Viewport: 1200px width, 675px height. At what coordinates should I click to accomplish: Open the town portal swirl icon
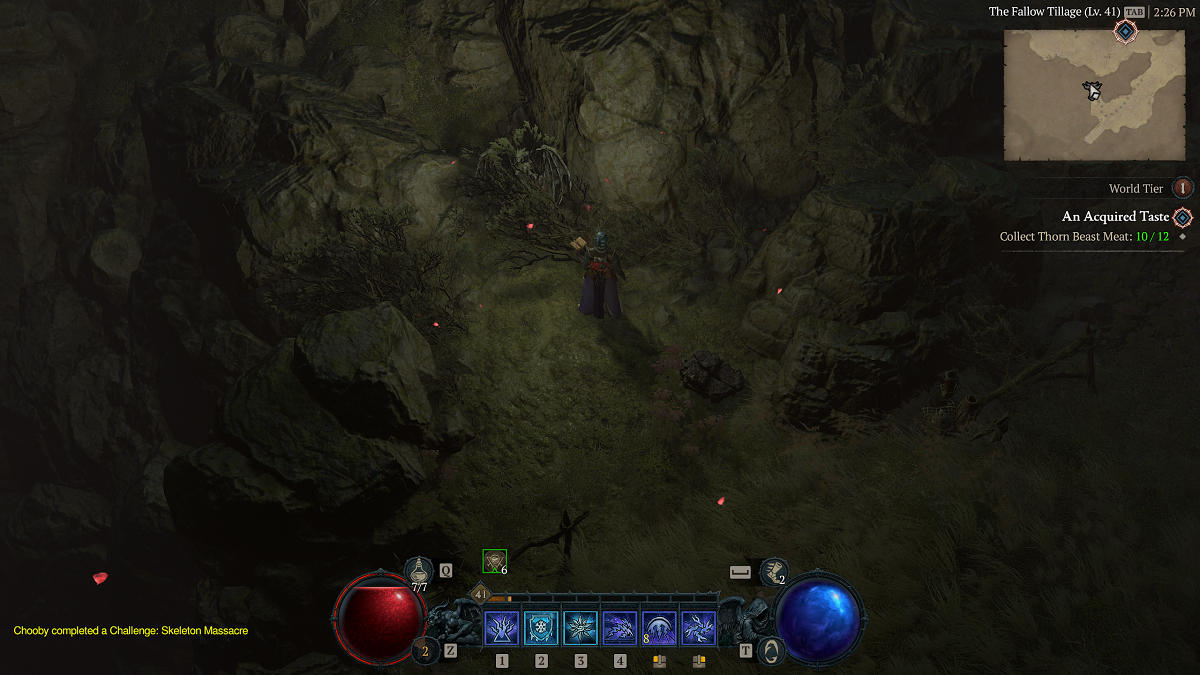[769, 650]
